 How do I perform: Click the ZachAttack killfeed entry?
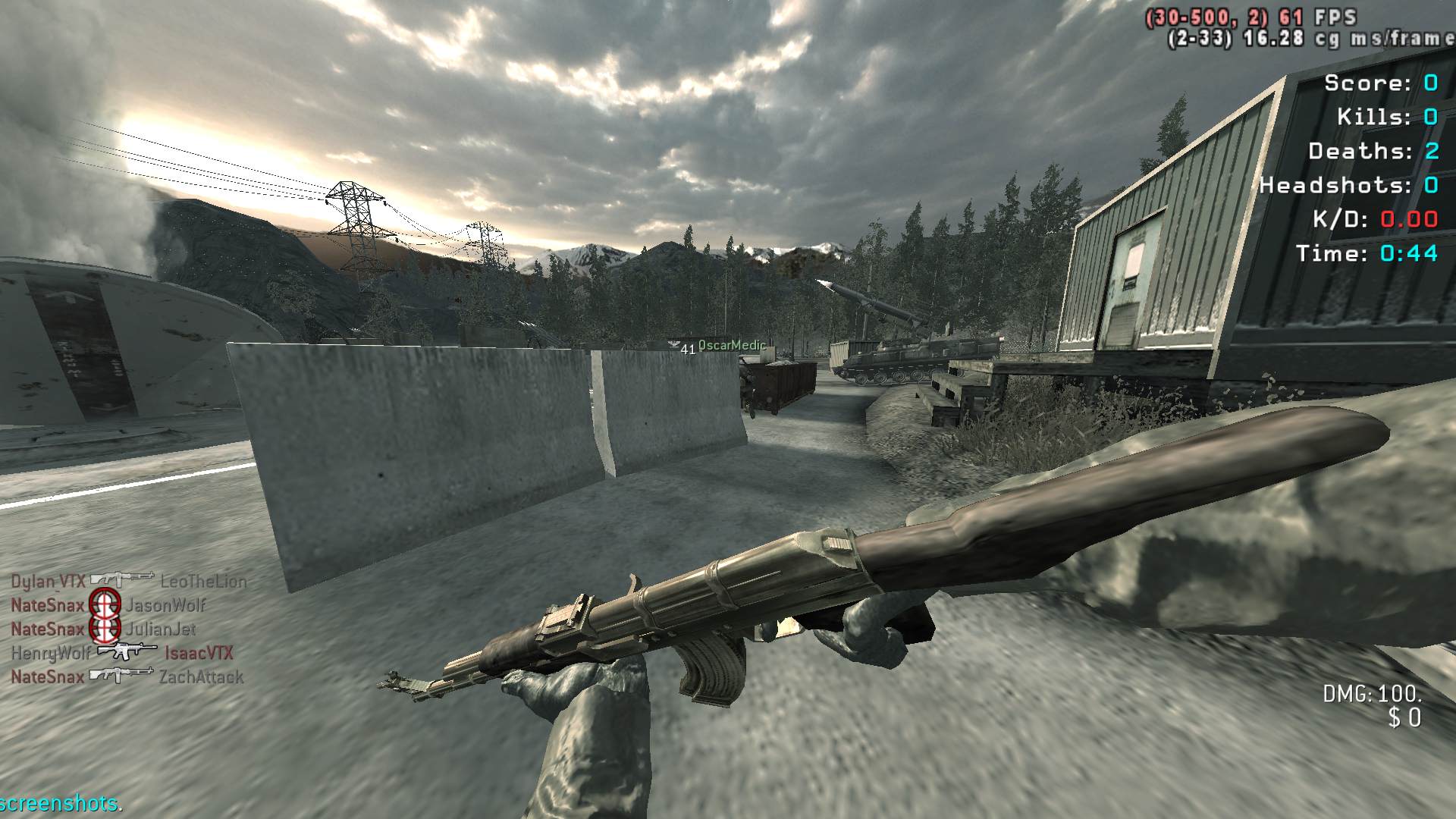click(201, 676)
